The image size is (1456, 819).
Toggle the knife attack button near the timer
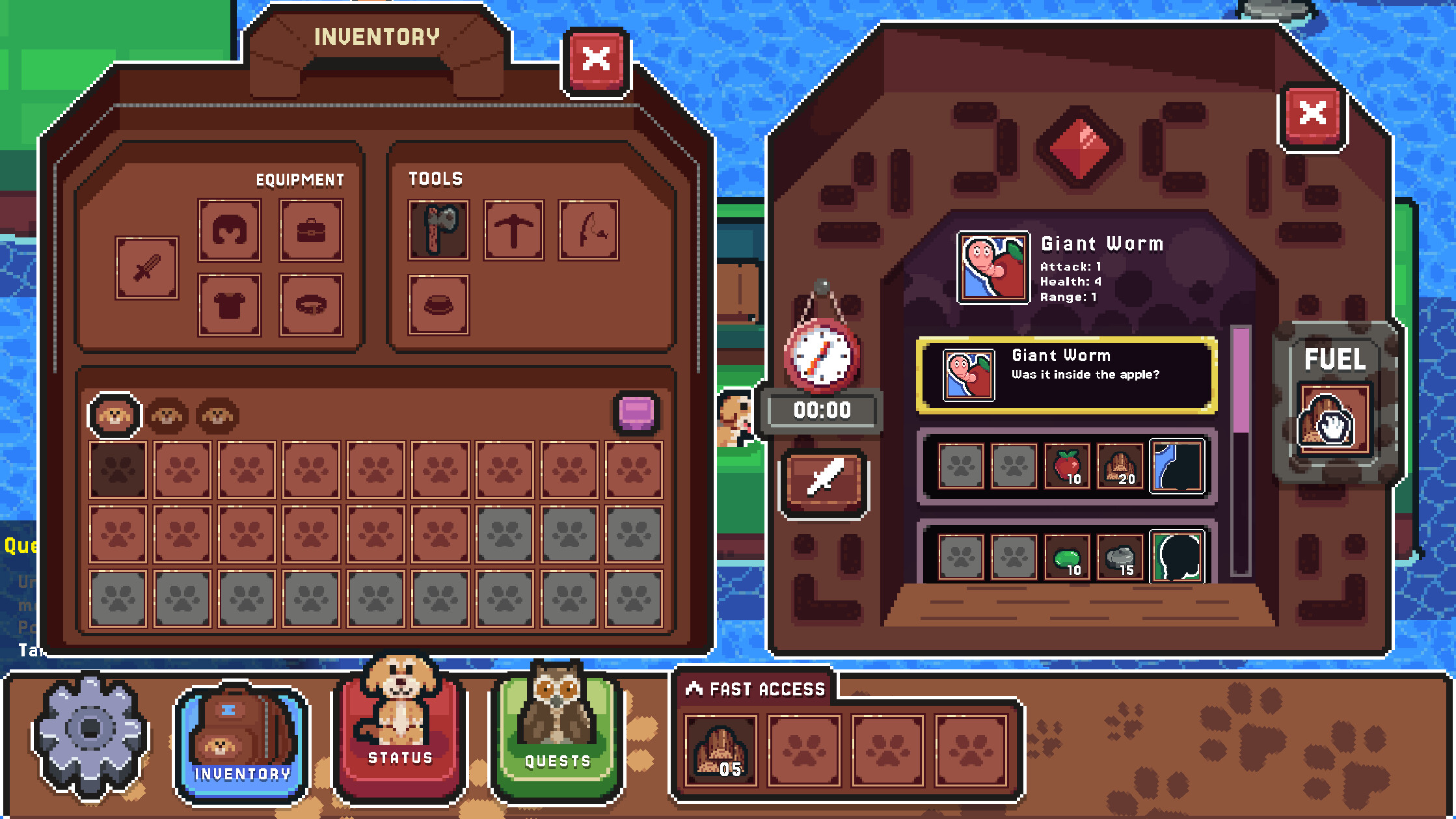(823, 483)
